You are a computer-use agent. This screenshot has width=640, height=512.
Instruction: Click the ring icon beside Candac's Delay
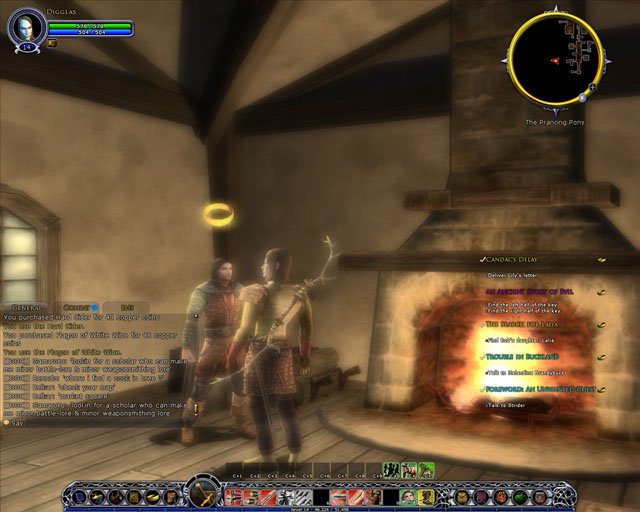602,259
